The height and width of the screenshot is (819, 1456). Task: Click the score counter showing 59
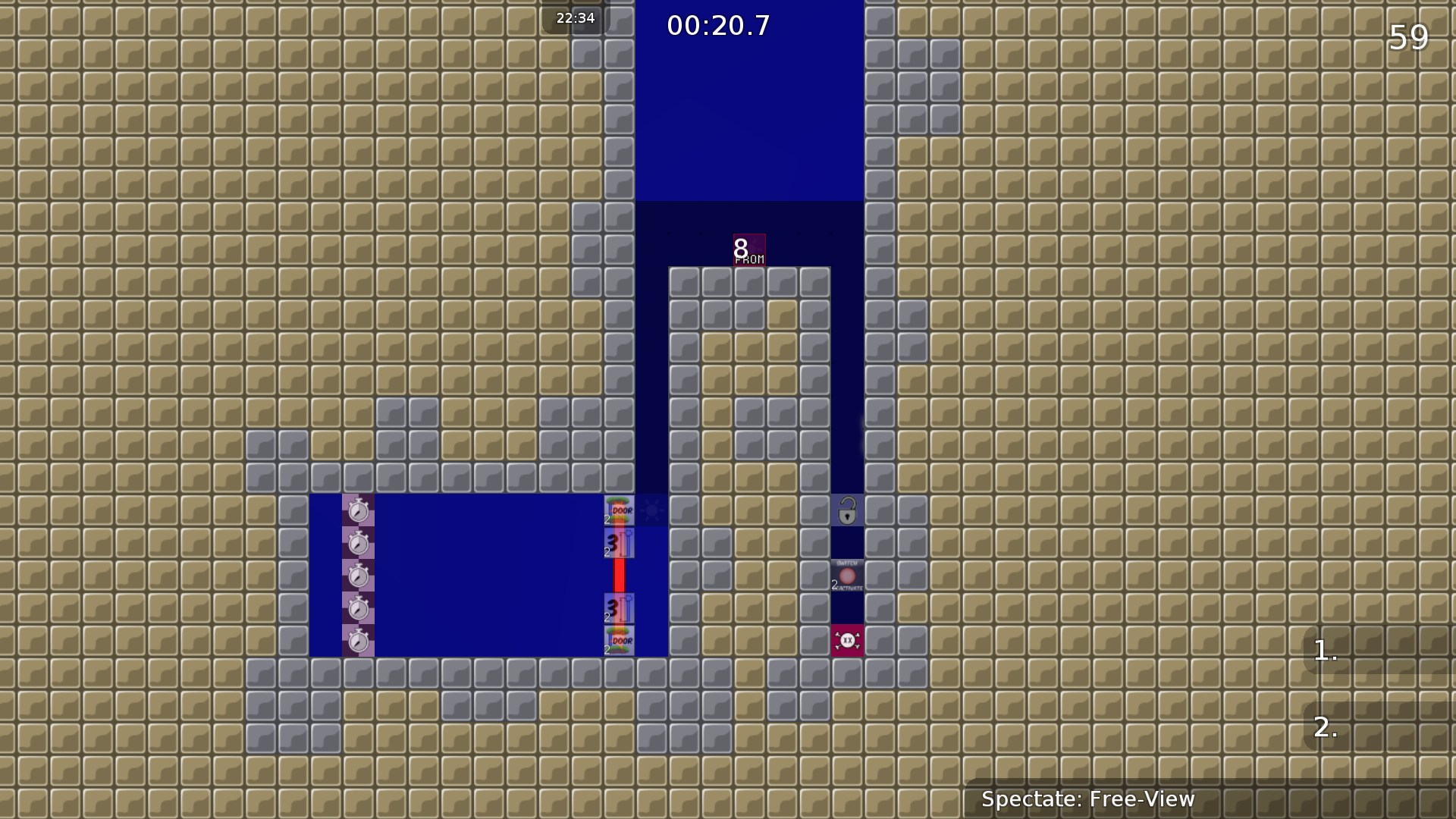tap(1408, 36)
